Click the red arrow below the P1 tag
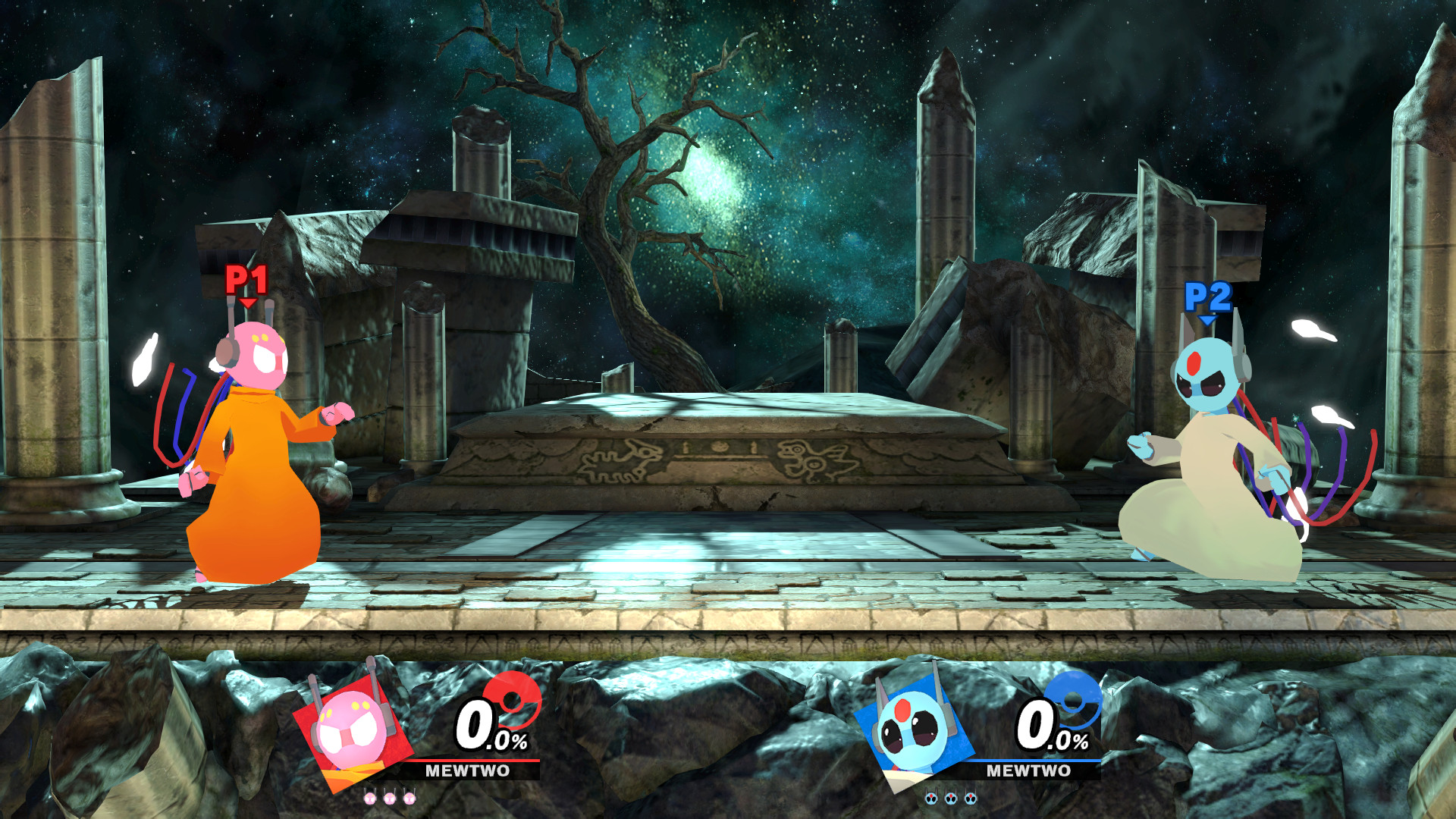 (247, 302)
